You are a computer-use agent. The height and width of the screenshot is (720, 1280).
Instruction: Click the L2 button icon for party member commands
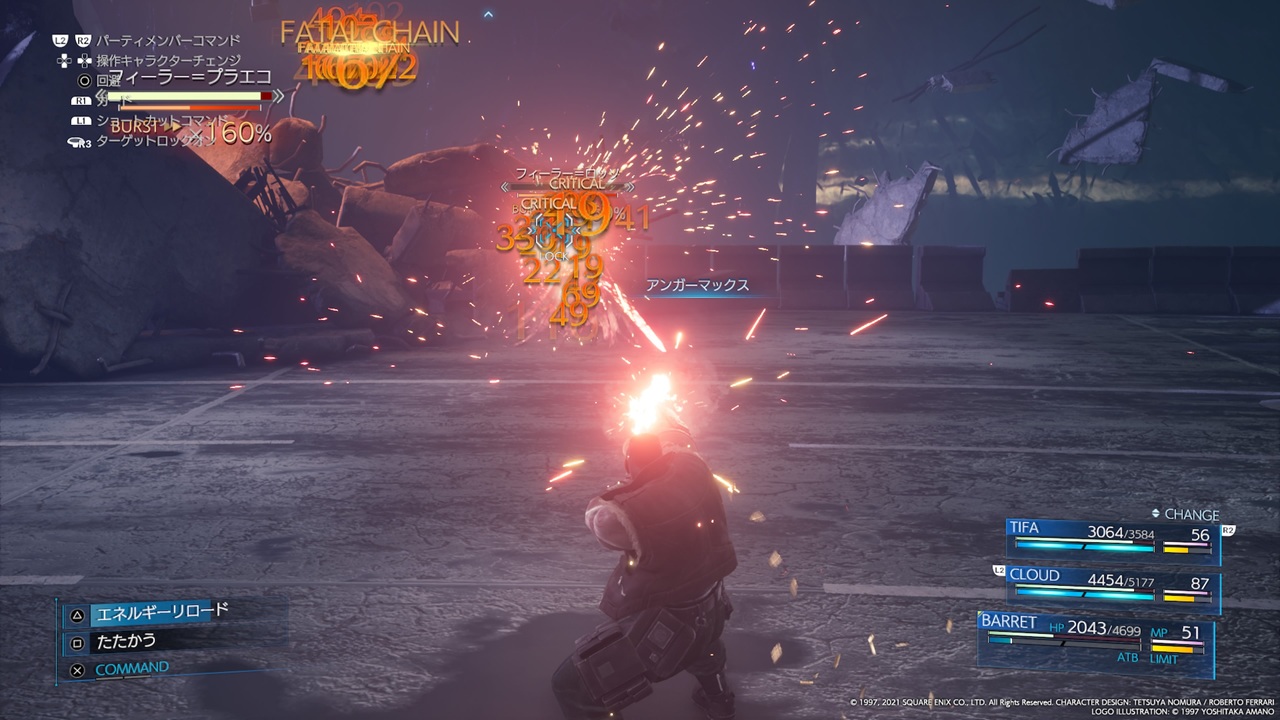point(60,39)
